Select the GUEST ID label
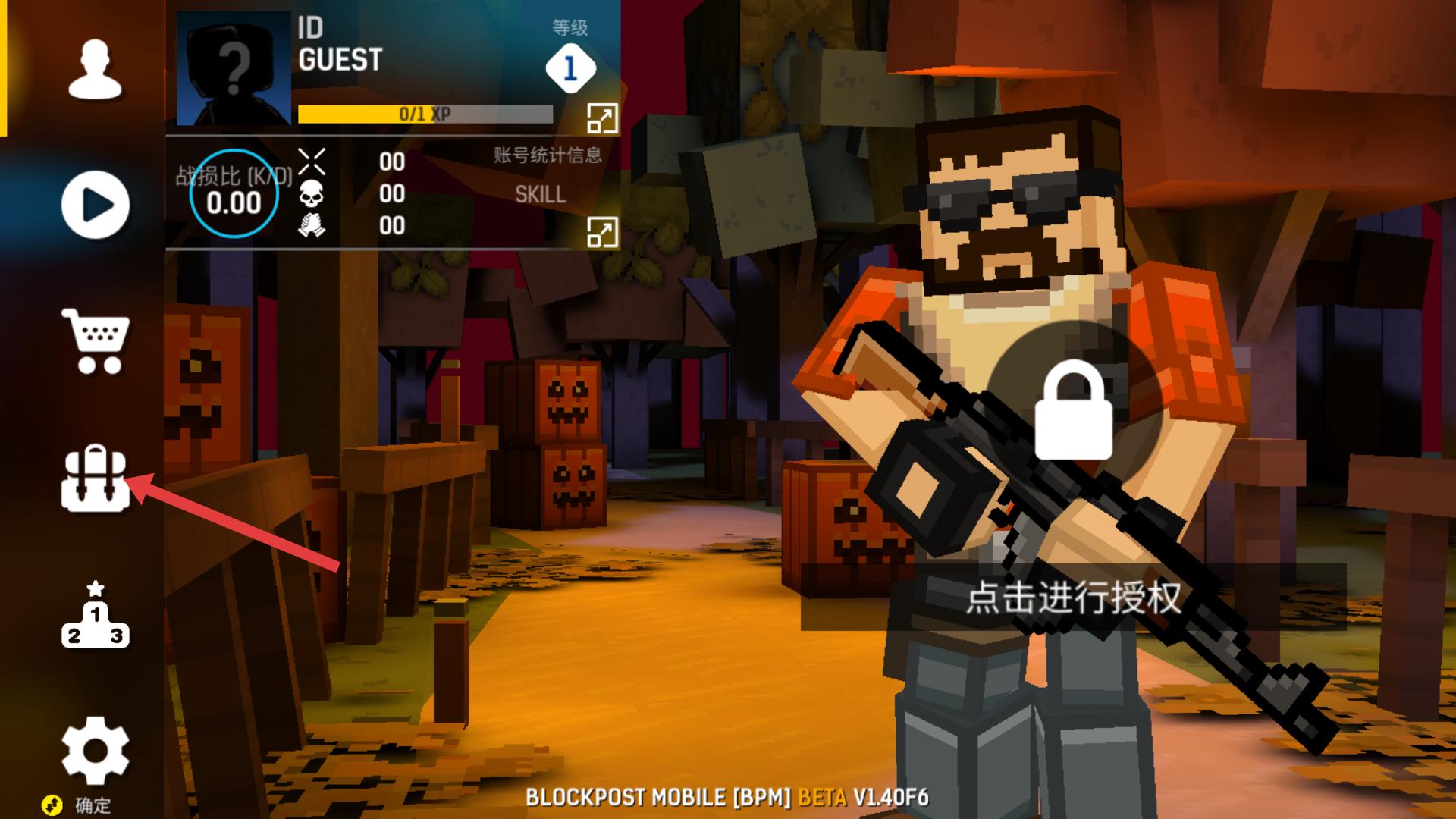The image size is (1456, 819). [340, 61]
